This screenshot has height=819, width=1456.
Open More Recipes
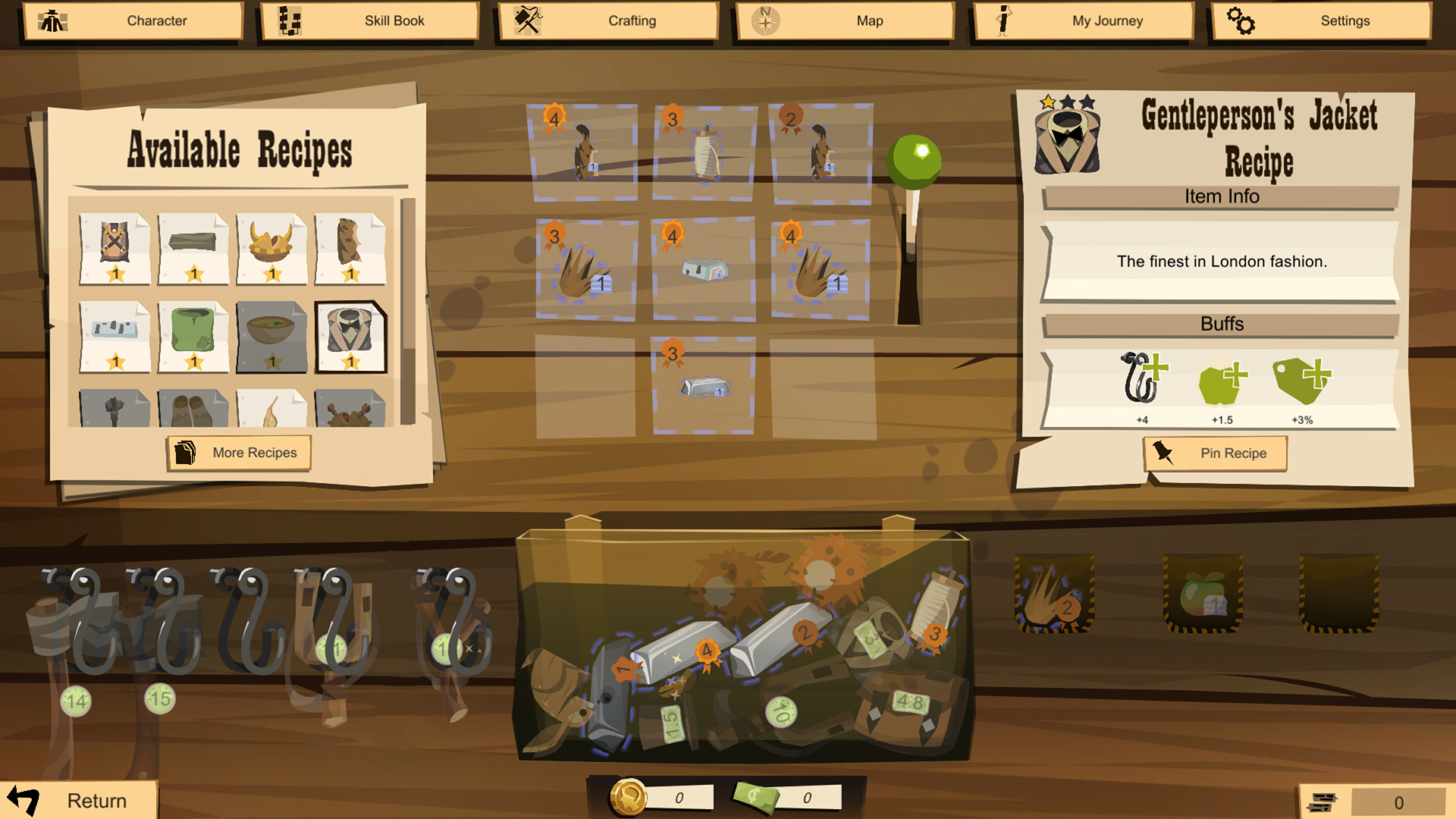pyautogui.click(x=239, y=452)
